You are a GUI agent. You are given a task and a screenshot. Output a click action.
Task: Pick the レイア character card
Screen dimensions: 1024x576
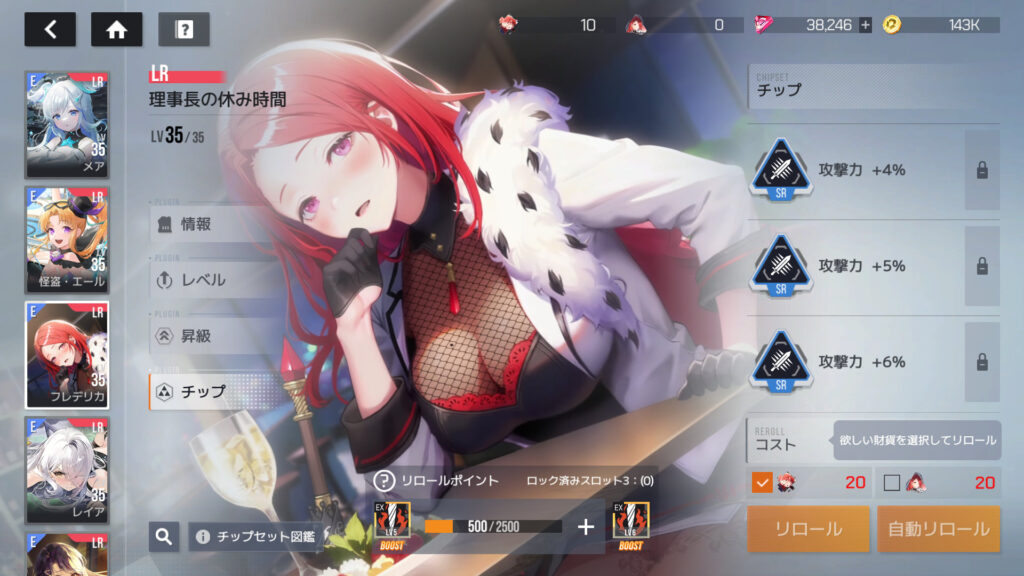tap(66, 468)
